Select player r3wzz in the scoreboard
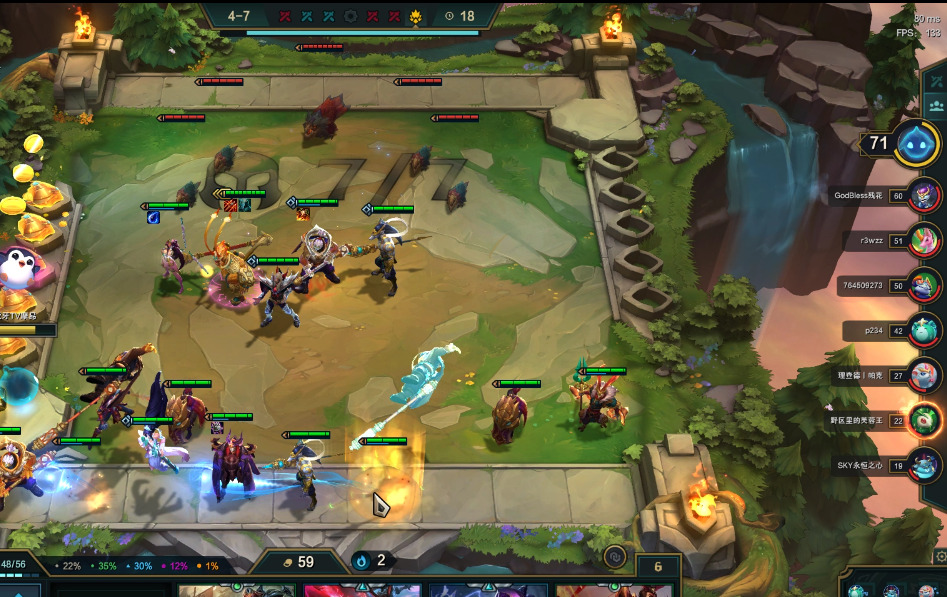 (x=926, y=240)
